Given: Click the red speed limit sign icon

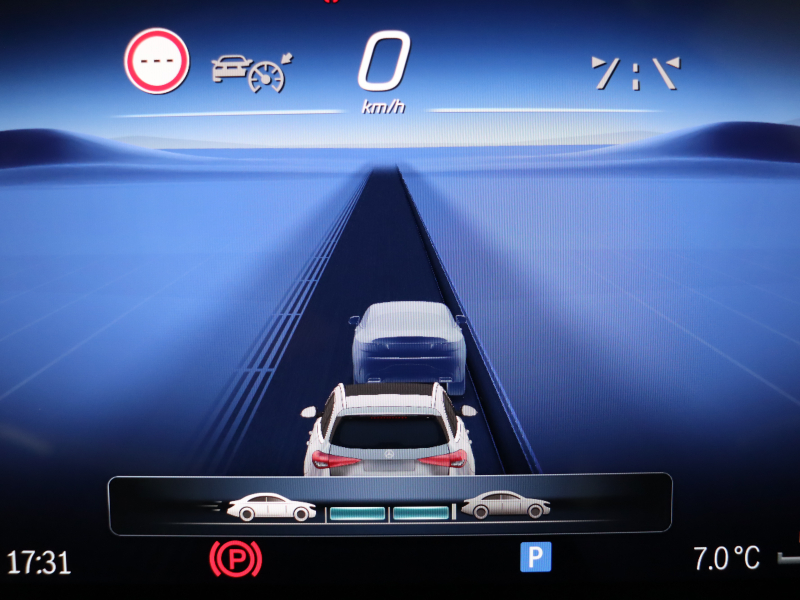Looking at the screenshot, I should (x=156, y=61).
